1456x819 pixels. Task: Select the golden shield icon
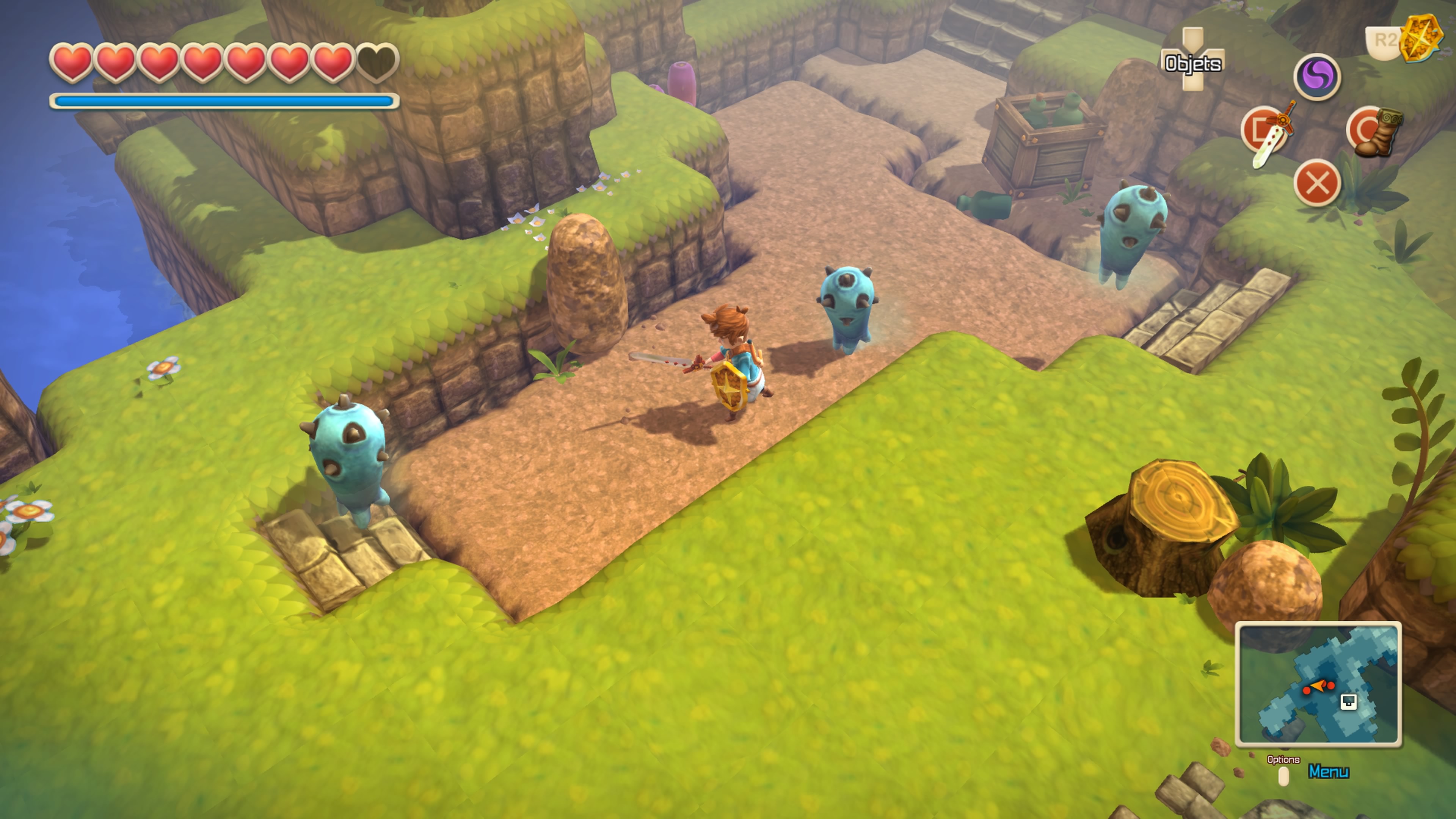pyautogui.click(x=1421, y=37)
